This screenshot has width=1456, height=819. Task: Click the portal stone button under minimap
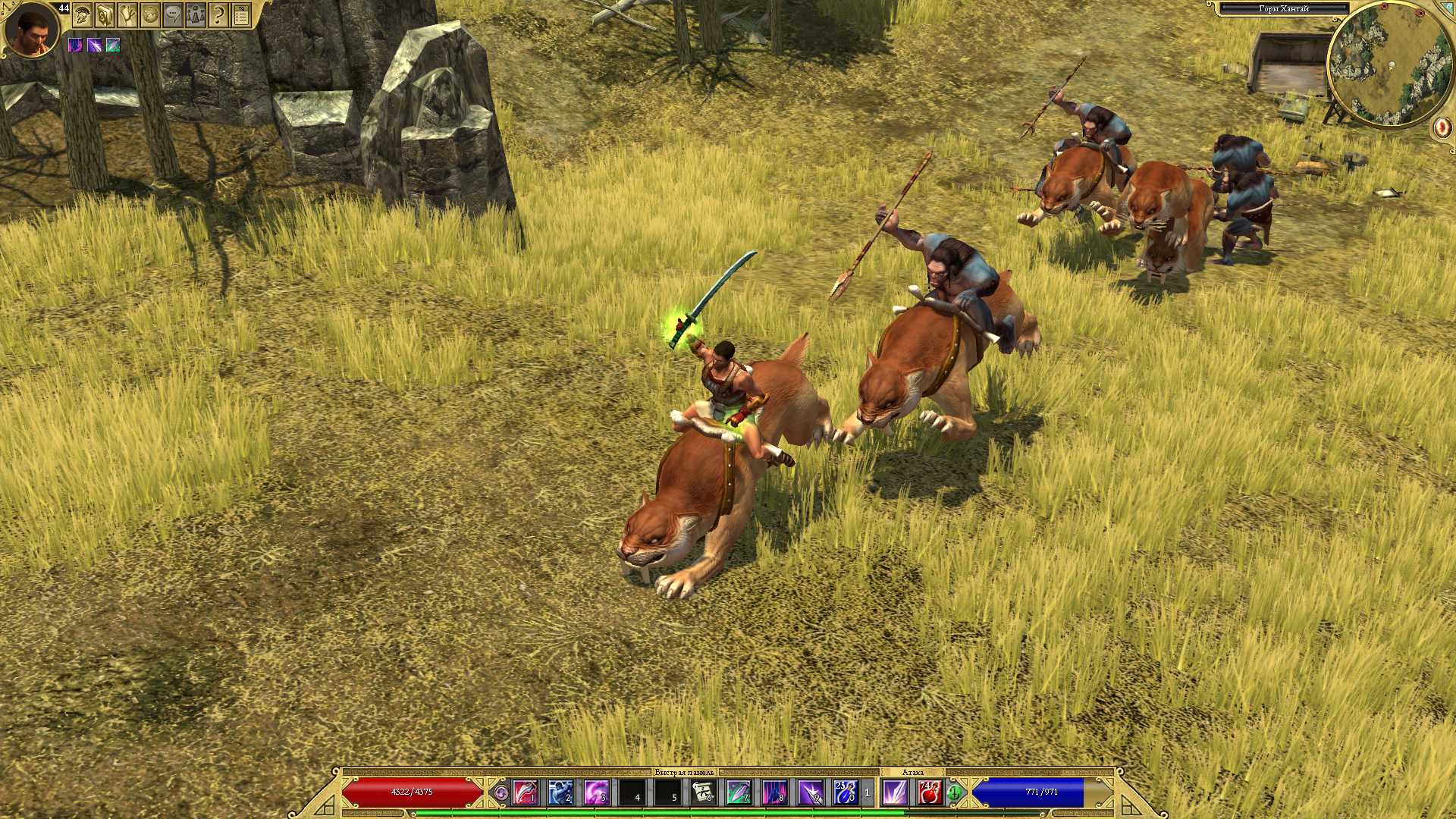tap(1442, 127)
